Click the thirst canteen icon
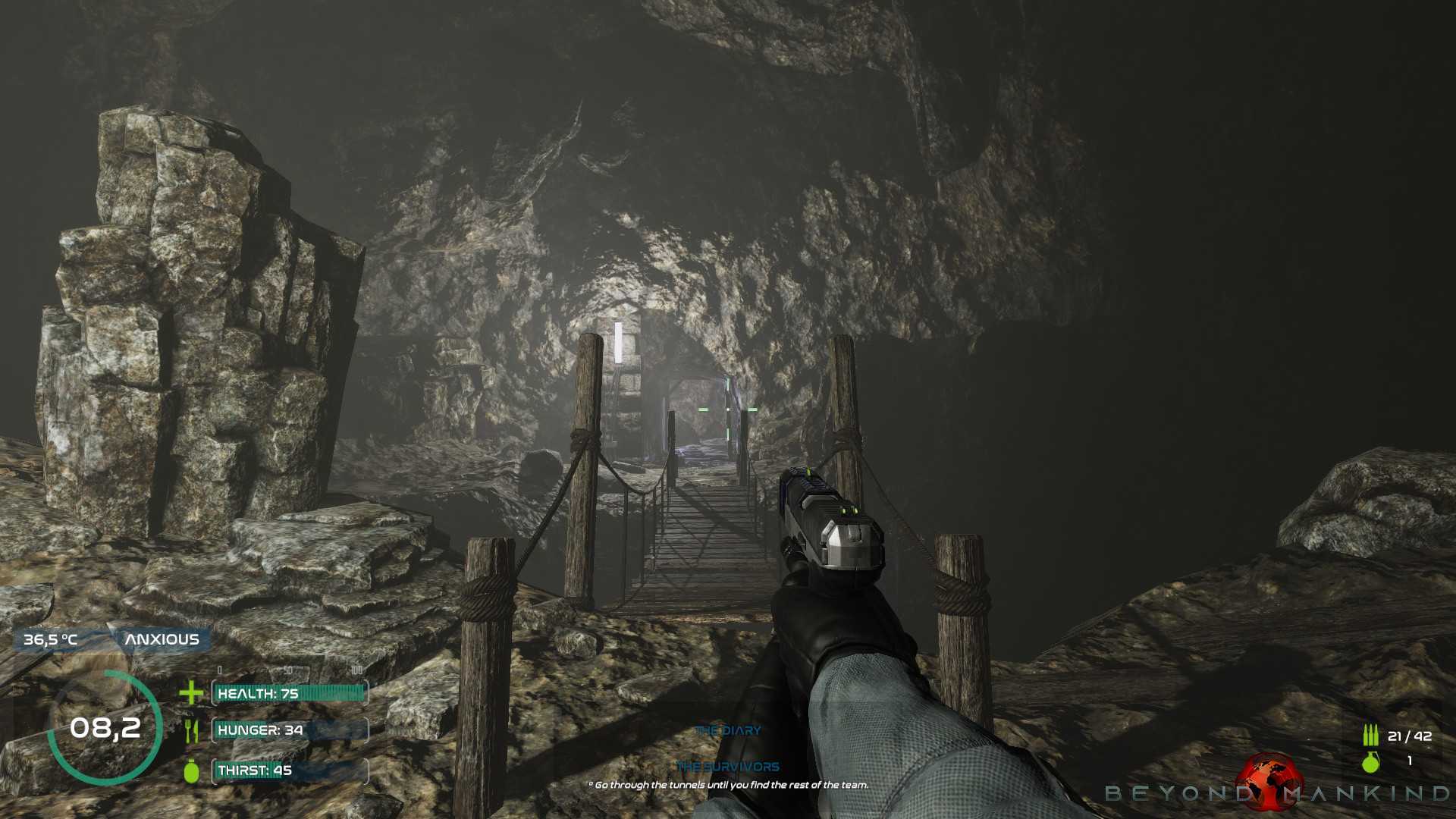Image resolution: width=1456 pixels, height=819 pixels. 191,770
